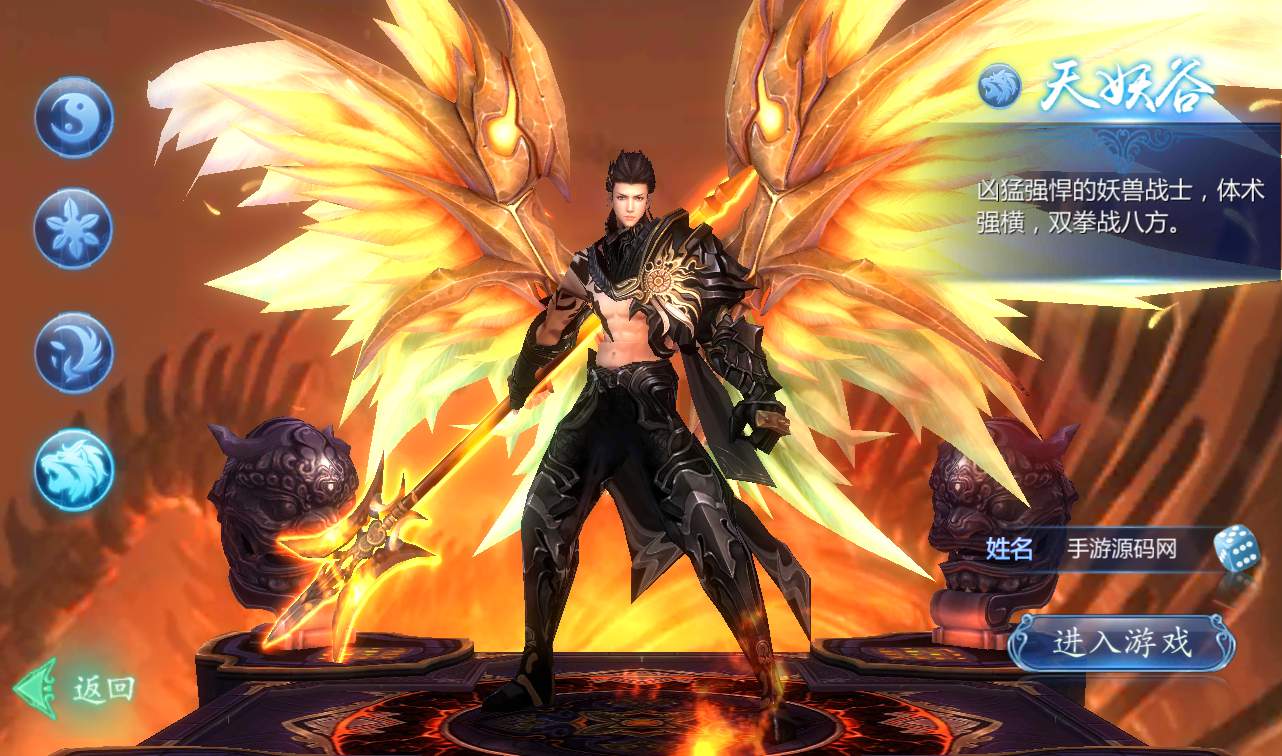Pick the phoenix emblem class icon
The width and height of the screenshot is (1282, 756).
[x=74, y=353]
